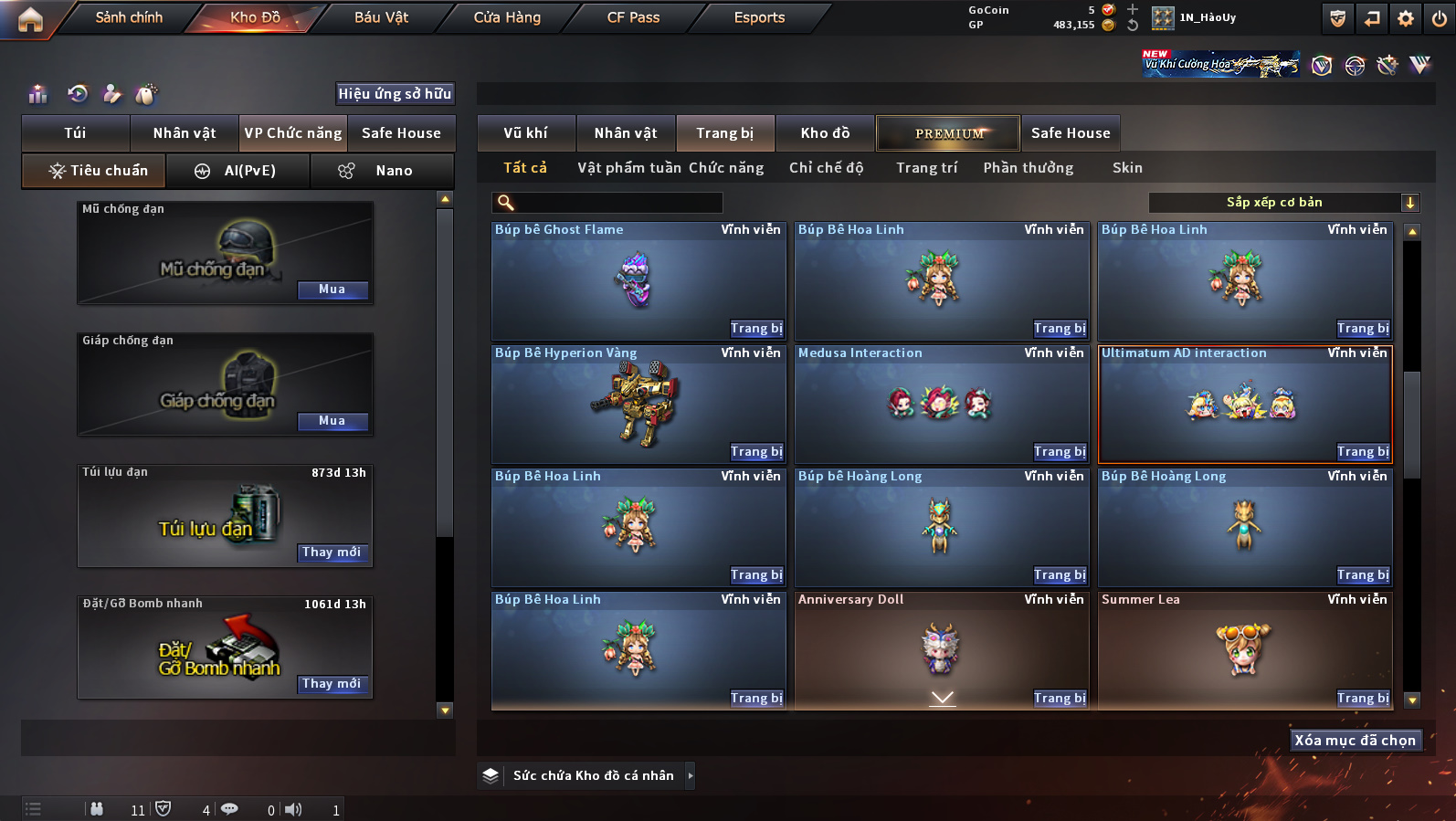Select the AI(PvE) mode tab
This screenshot has width=1456, height=821.
pyautogui.click(x=237, y=171)
